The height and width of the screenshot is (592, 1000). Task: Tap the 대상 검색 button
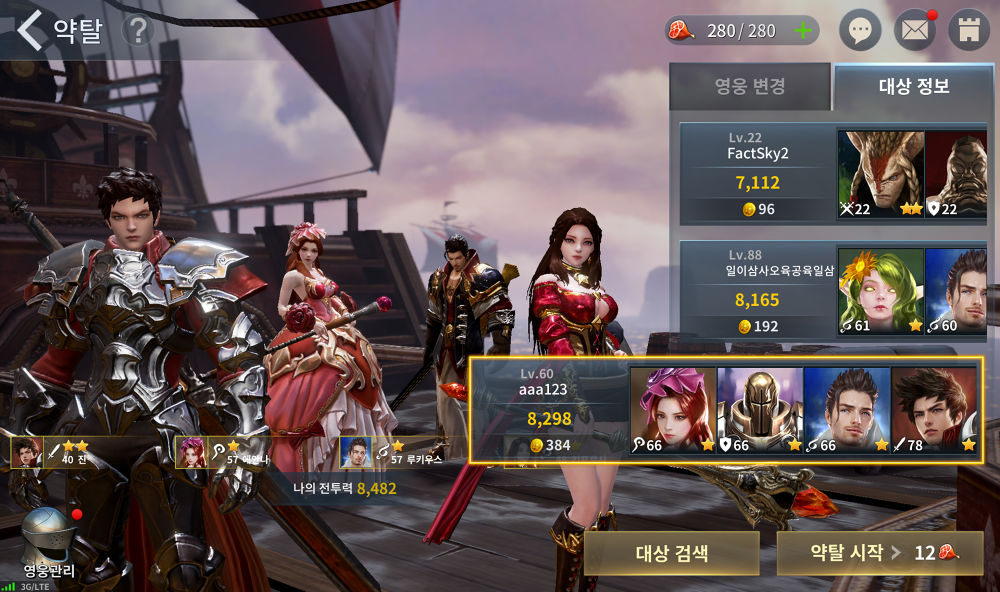(671, 553)
